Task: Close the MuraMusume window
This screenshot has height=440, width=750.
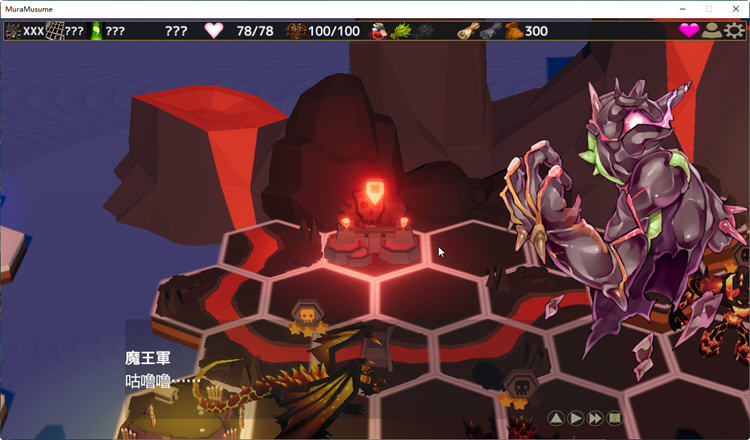Action: click(x=735, y=8)
